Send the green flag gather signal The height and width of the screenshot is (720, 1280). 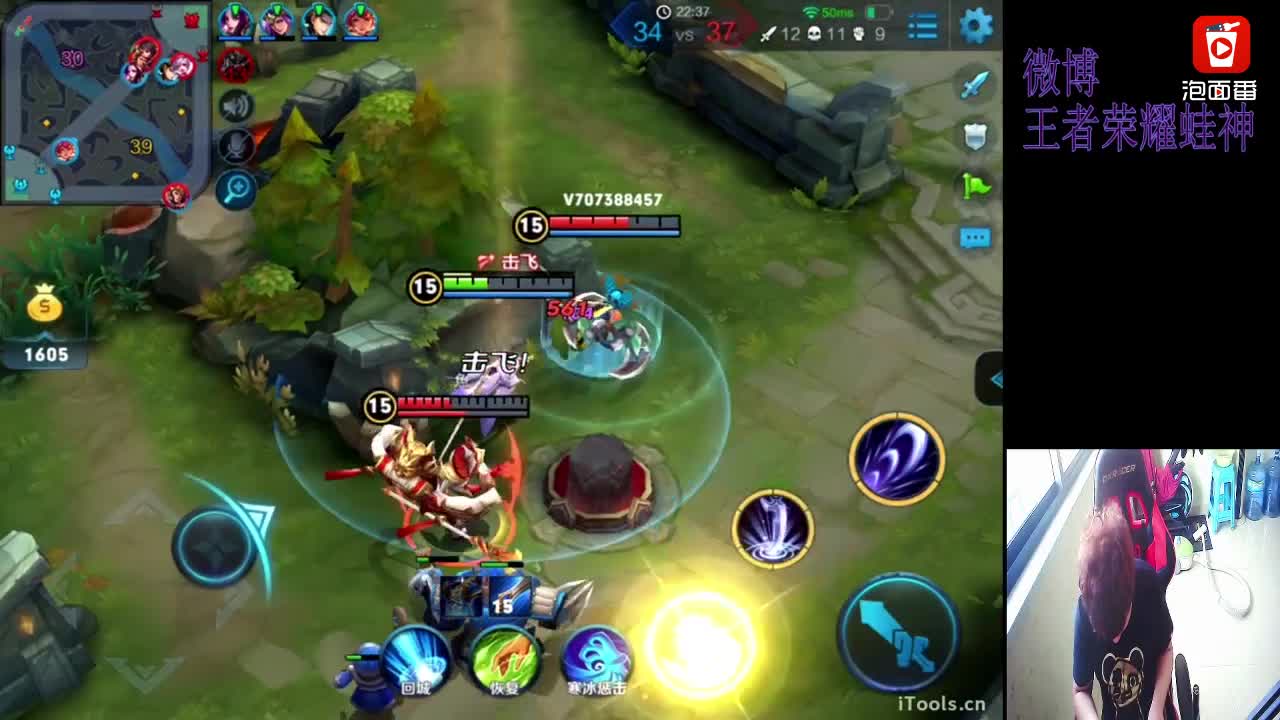975,186
